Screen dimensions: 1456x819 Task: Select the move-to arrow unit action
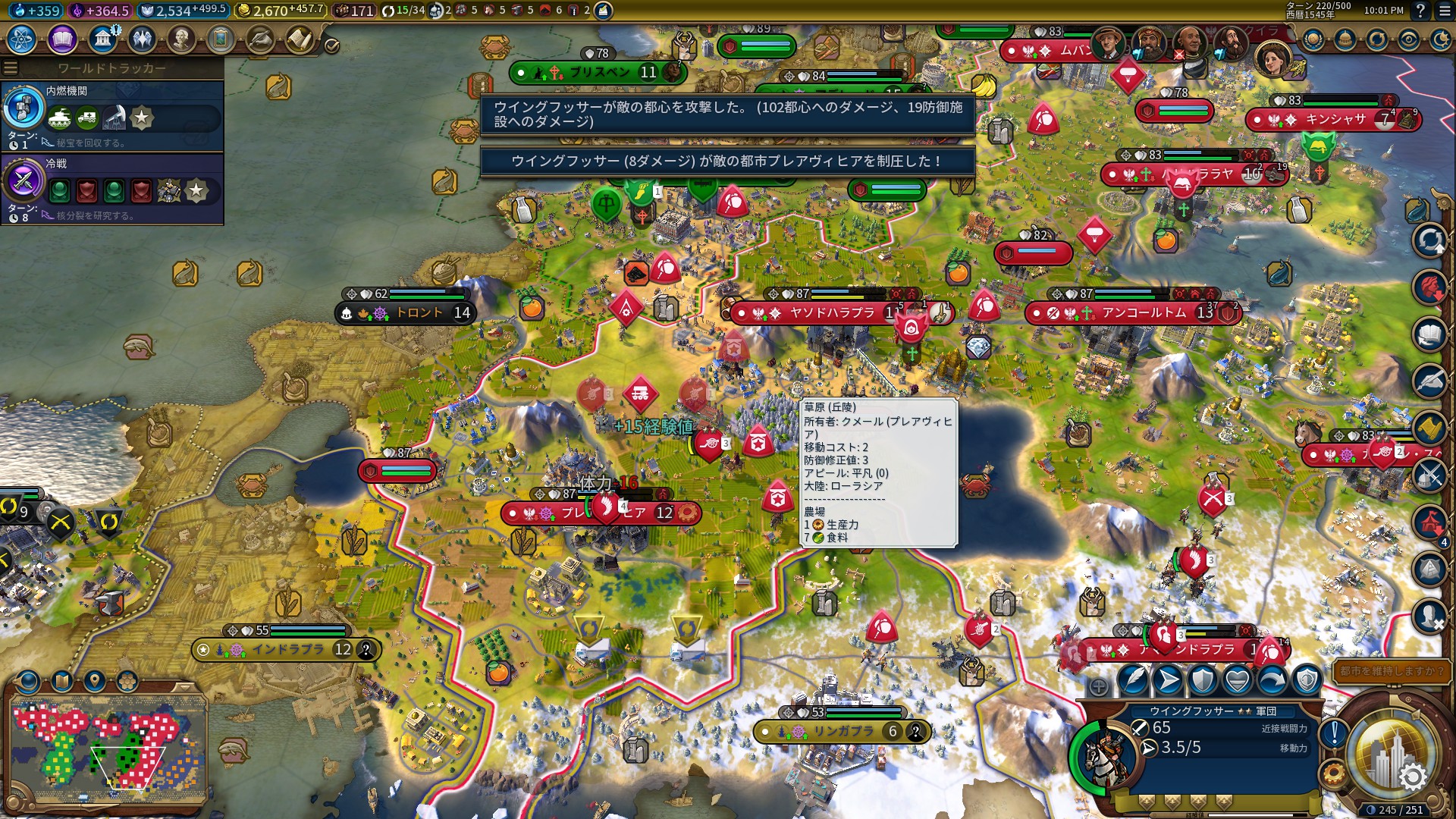(x=1168, y=680)
